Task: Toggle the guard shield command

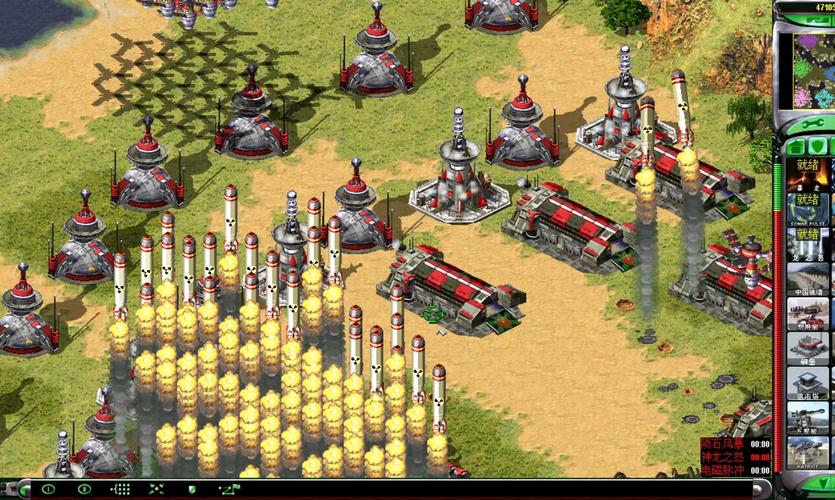Action: (190, 489)
